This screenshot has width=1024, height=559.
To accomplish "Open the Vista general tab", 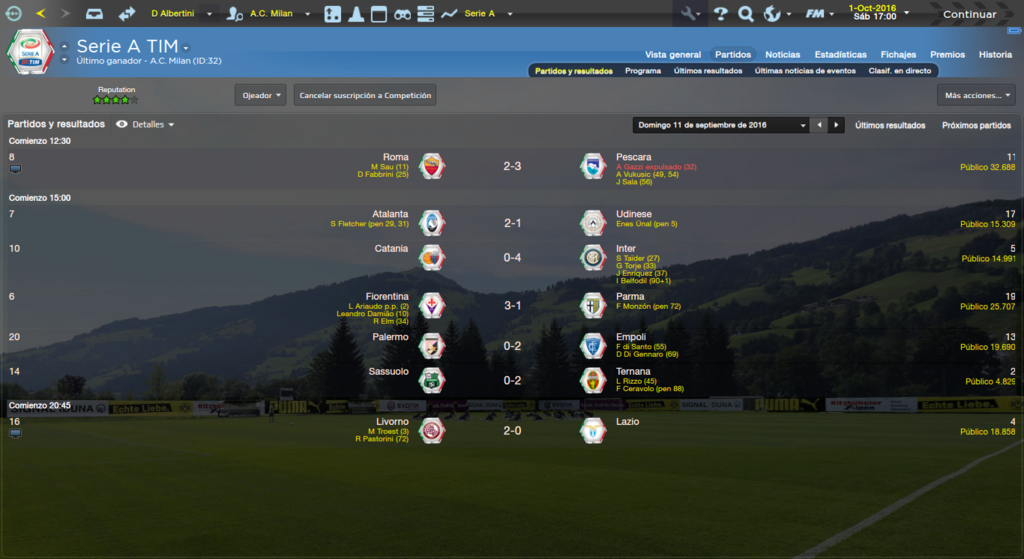I will (672, 54).
